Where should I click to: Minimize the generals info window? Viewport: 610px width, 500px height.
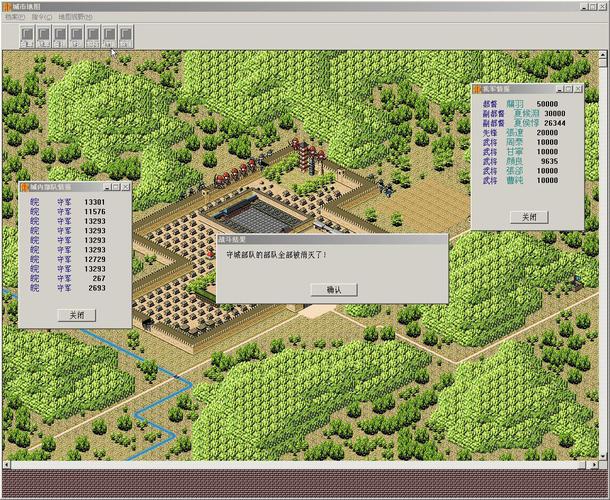[557, 89]
